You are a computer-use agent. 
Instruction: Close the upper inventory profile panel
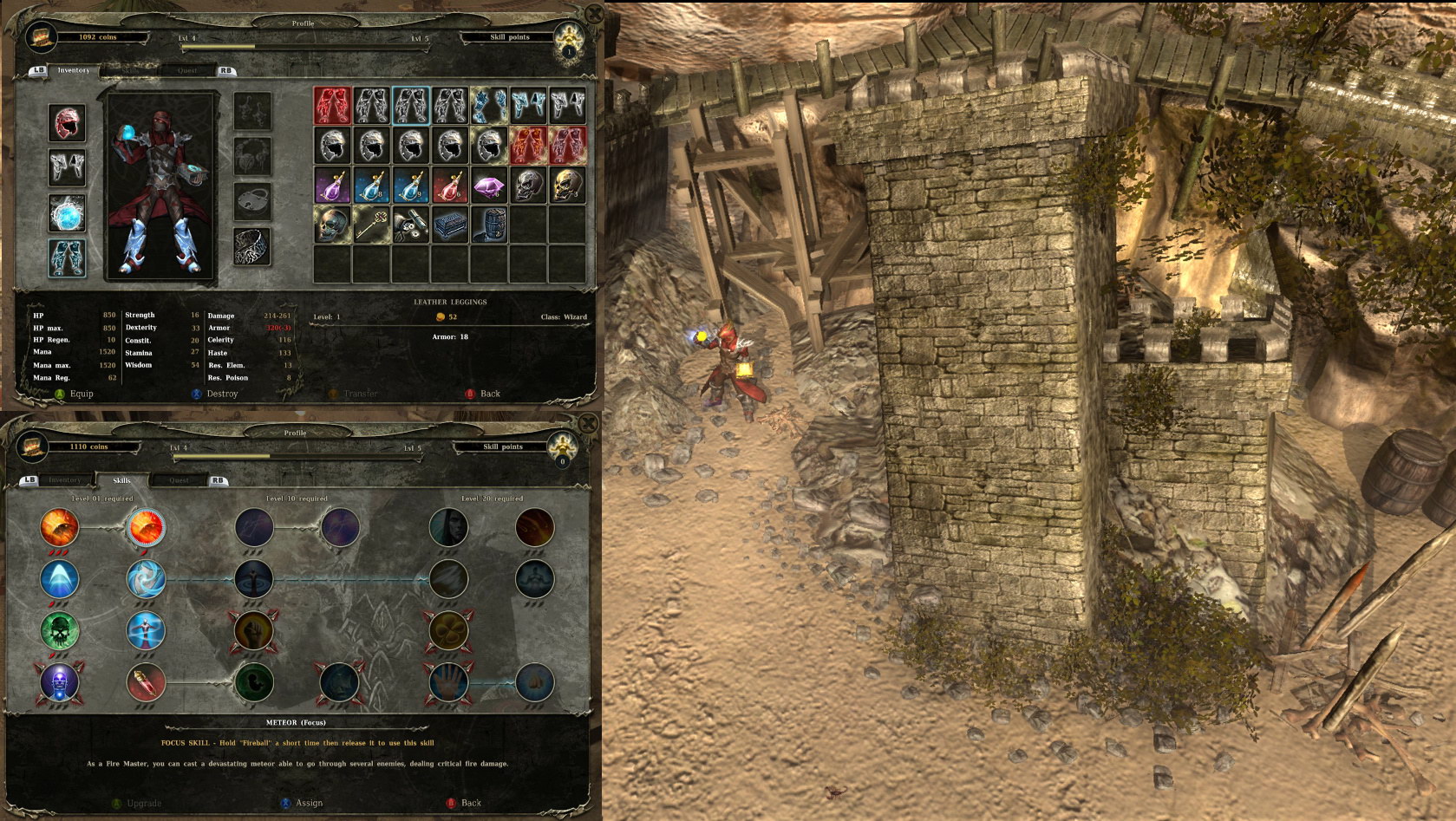(x=594, y=14)
